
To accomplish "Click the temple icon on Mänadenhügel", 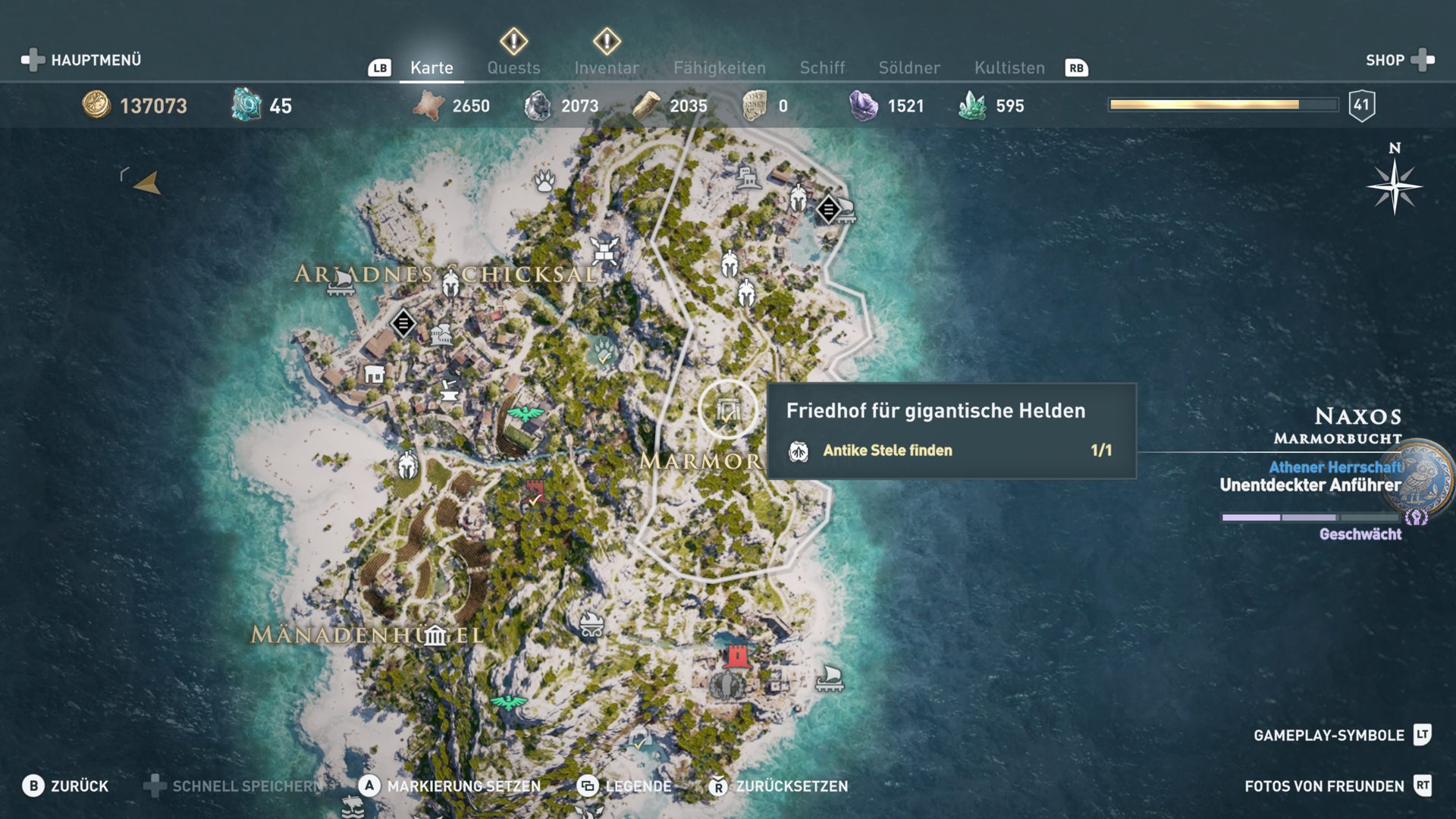I will [435, 635].
